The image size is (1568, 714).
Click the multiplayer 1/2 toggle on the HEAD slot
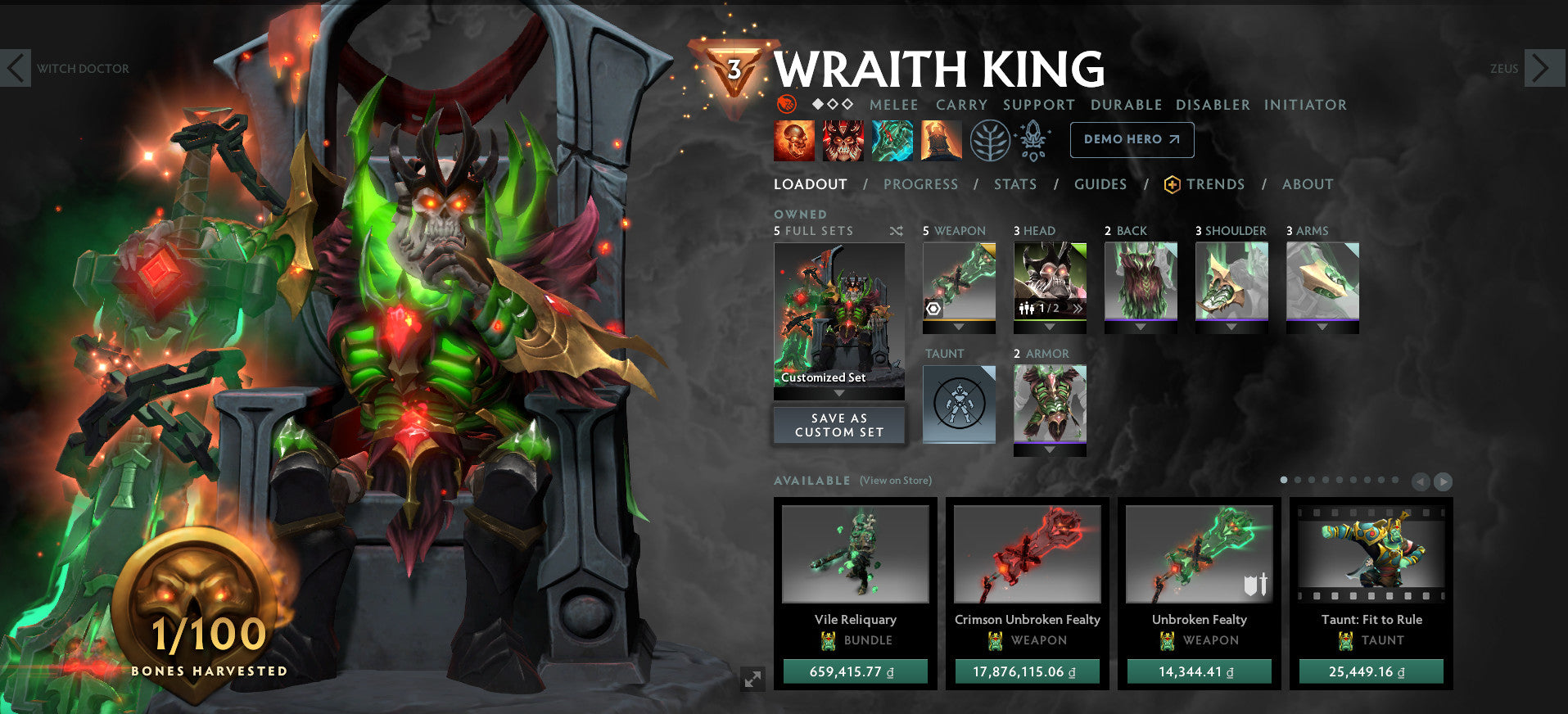coord(1041,310)
